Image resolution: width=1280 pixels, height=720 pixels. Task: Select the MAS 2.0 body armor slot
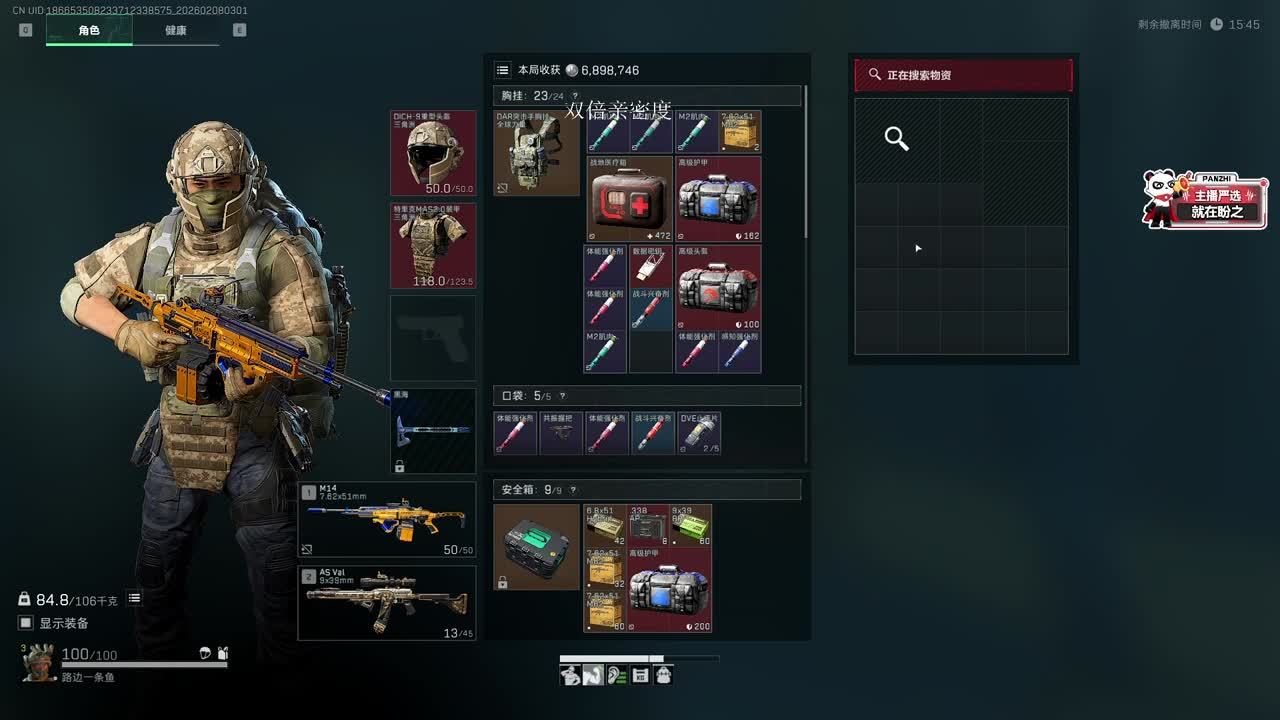tap(433, 245)
